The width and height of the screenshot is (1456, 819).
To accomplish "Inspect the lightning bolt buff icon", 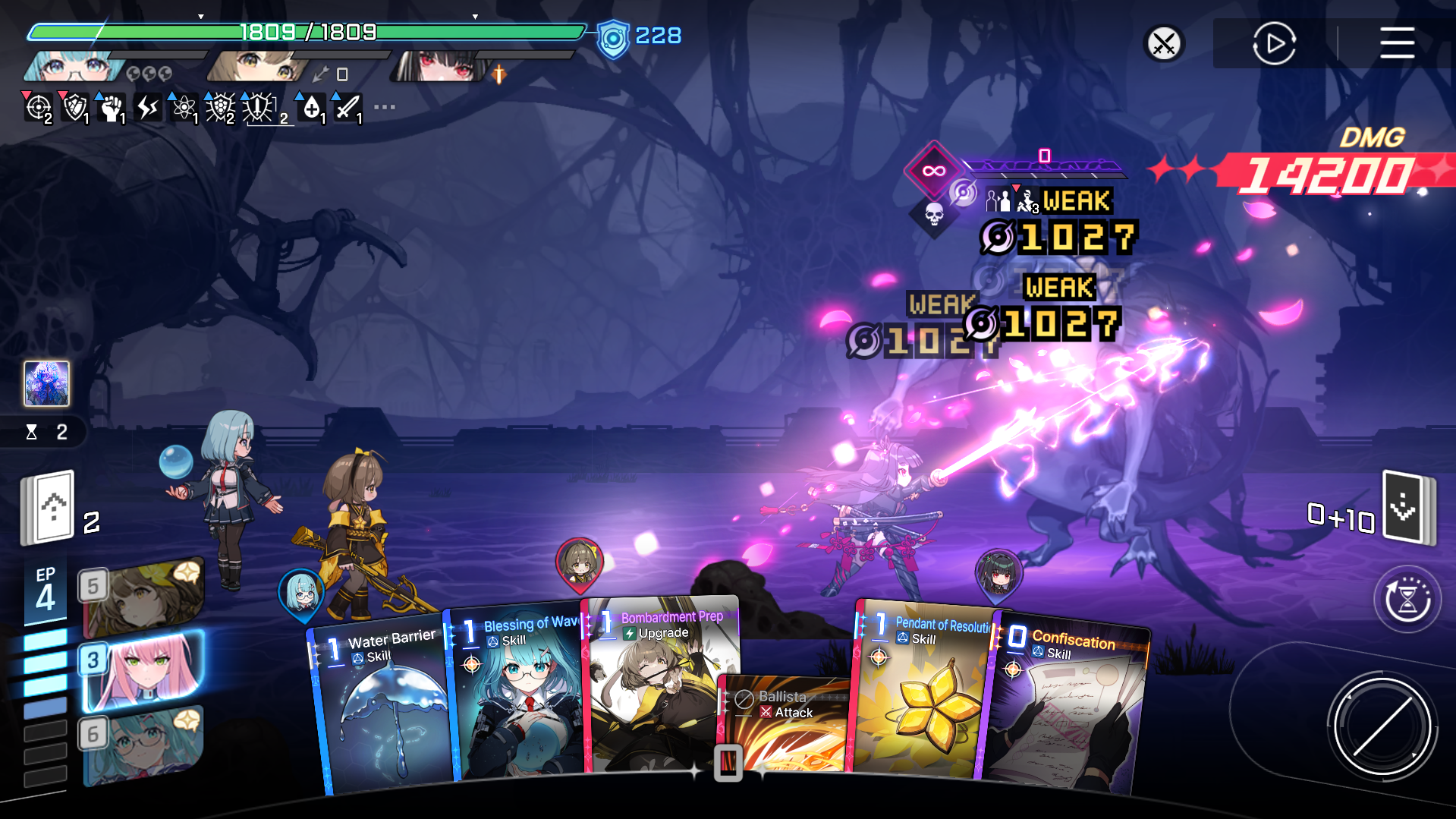I will (148, 108).
